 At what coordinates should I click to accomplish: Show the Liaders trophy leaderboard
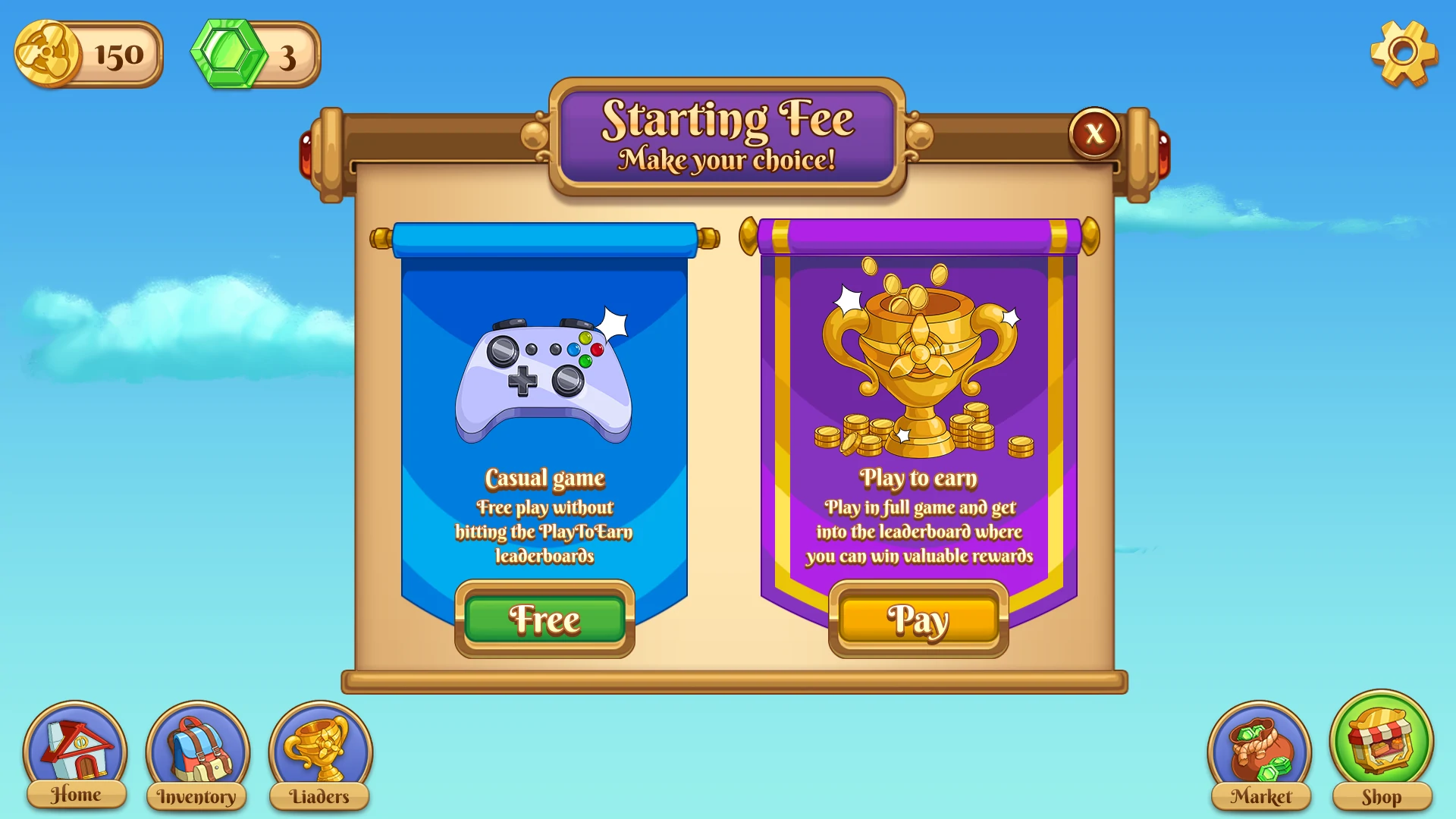point(320,755)
